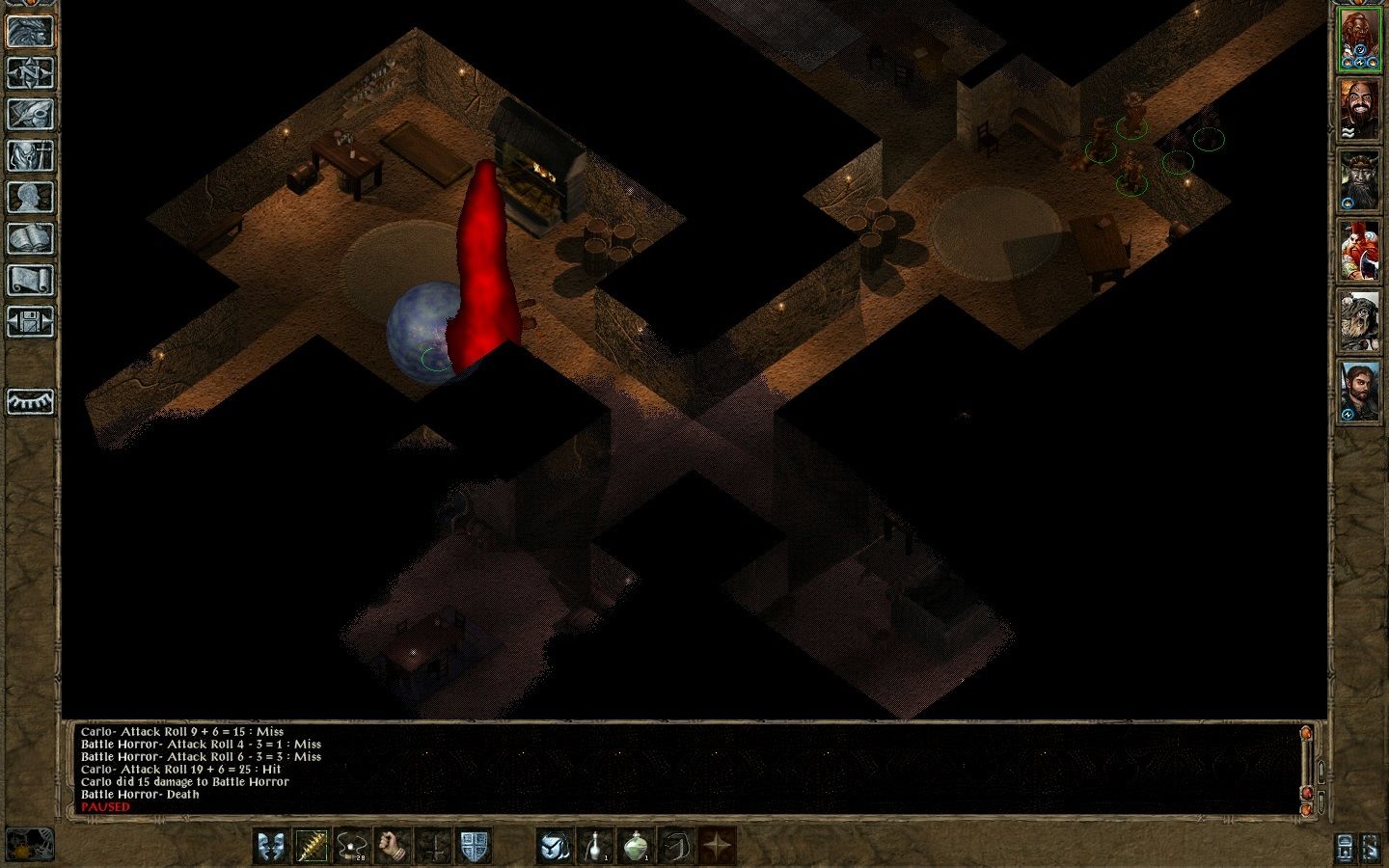Select the Return to Game icon

(x=29, y=32)
